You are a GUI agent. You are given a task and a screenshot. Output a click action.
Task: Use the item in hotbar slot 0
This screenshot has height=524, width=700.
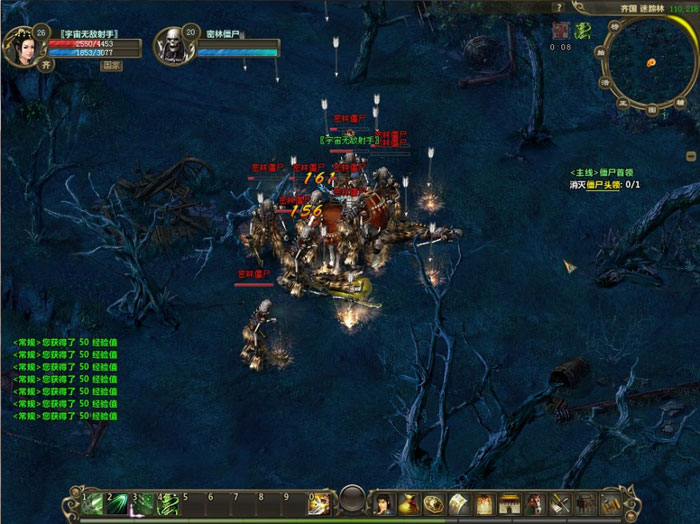pyautogui.click(x=320, y=503)
